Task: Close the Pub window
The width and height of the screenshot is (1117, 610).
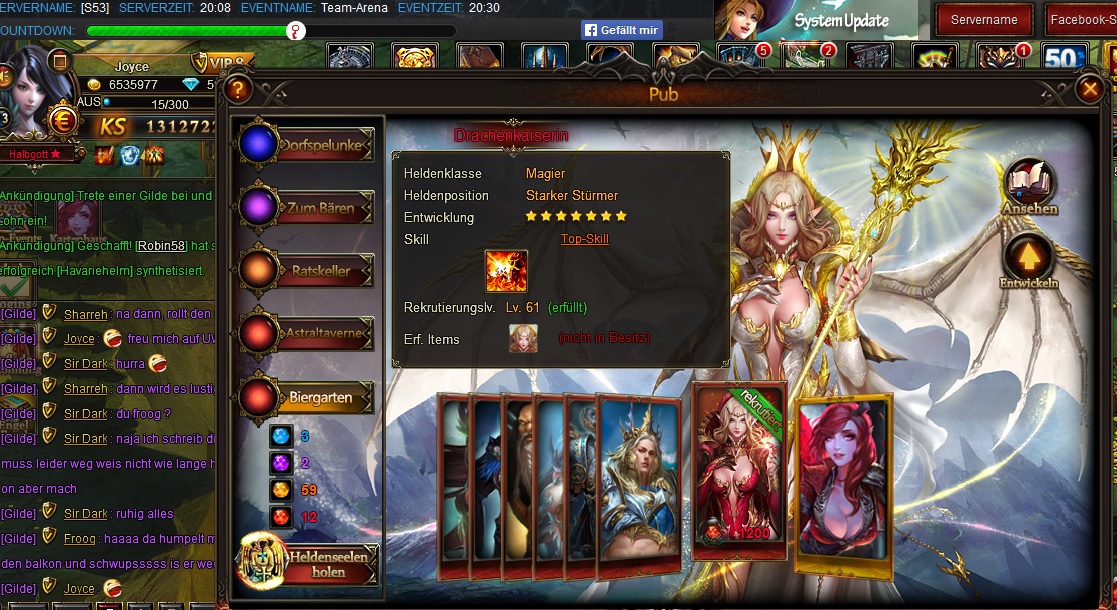Action: pos(1089,90)
